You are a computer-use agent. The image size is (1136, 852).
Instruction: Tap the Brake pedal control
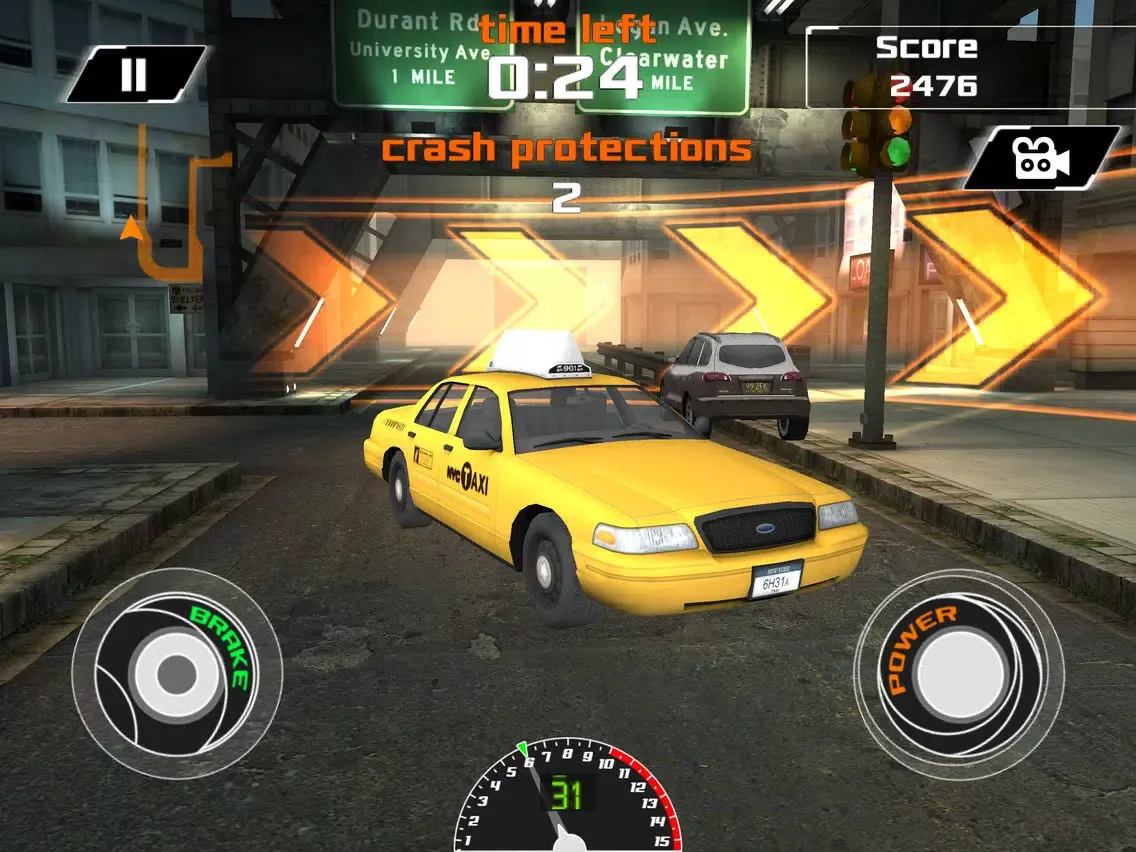click(x=176, y=672)
